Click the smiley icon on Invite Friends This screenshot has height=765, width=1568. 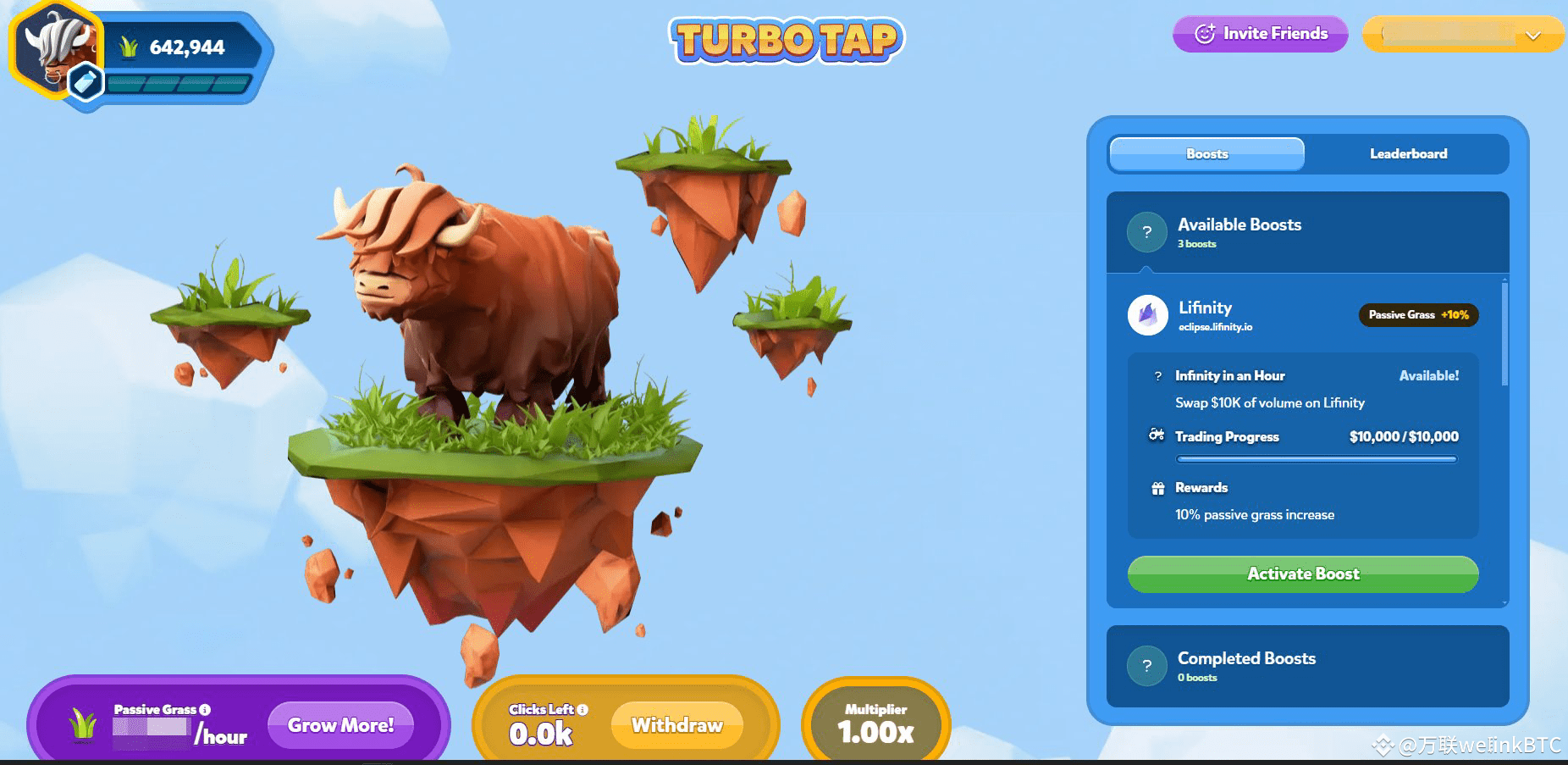[1205, 34]
